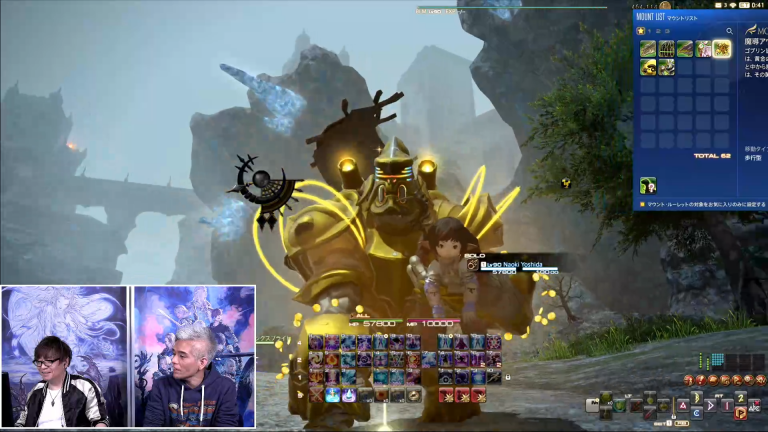
Task: Select the highlighted golden mount icon
Action: (721, 48)
